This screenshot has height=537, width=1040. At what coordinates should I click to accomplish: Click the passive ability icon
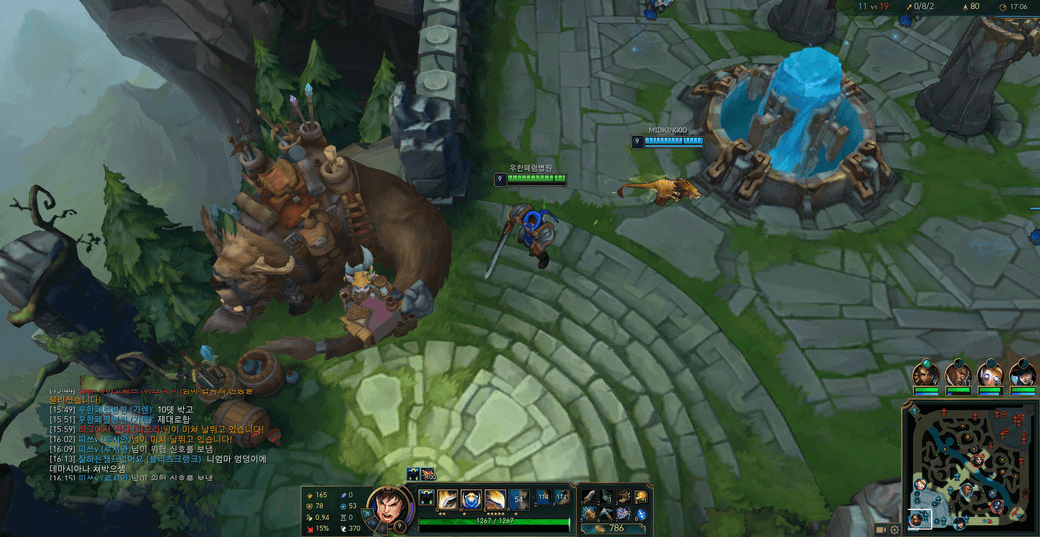pos(426,498)
